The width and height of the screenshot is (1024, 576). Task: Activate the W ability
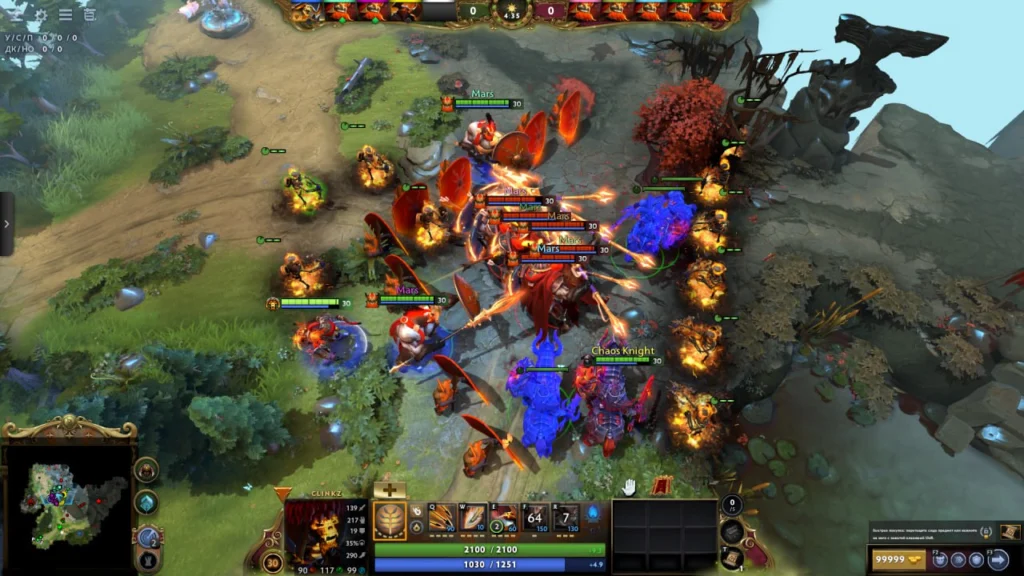(x=473, y=518)
